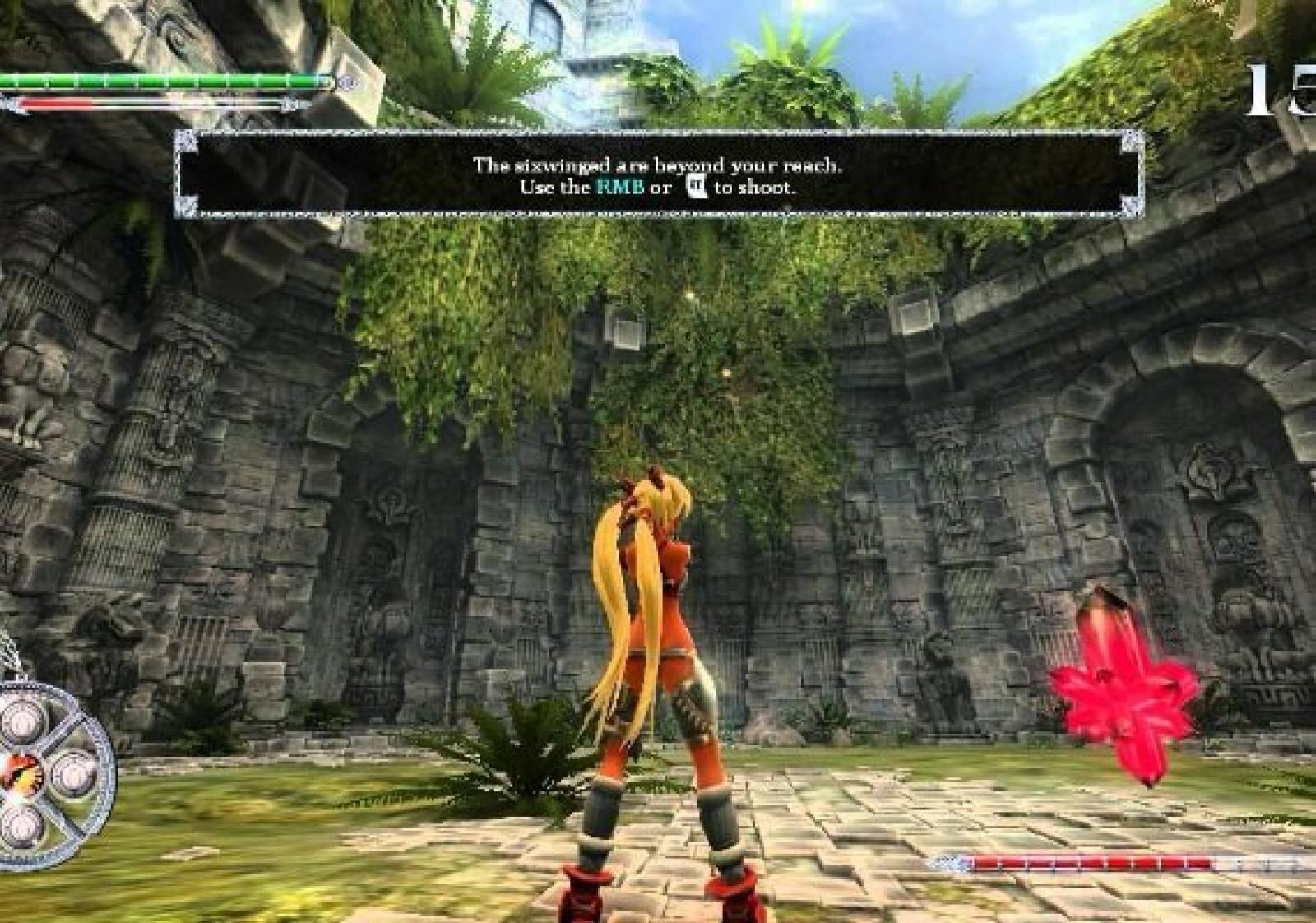
Task: Select the red-orange skill on the wheel
Action: [14, 772]
